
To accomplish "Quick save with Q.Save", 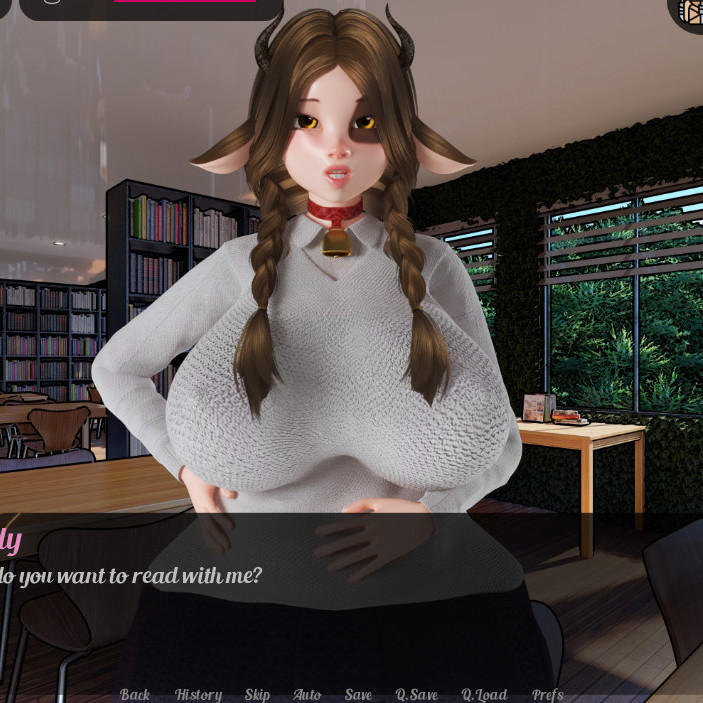I will click(416, 694).
